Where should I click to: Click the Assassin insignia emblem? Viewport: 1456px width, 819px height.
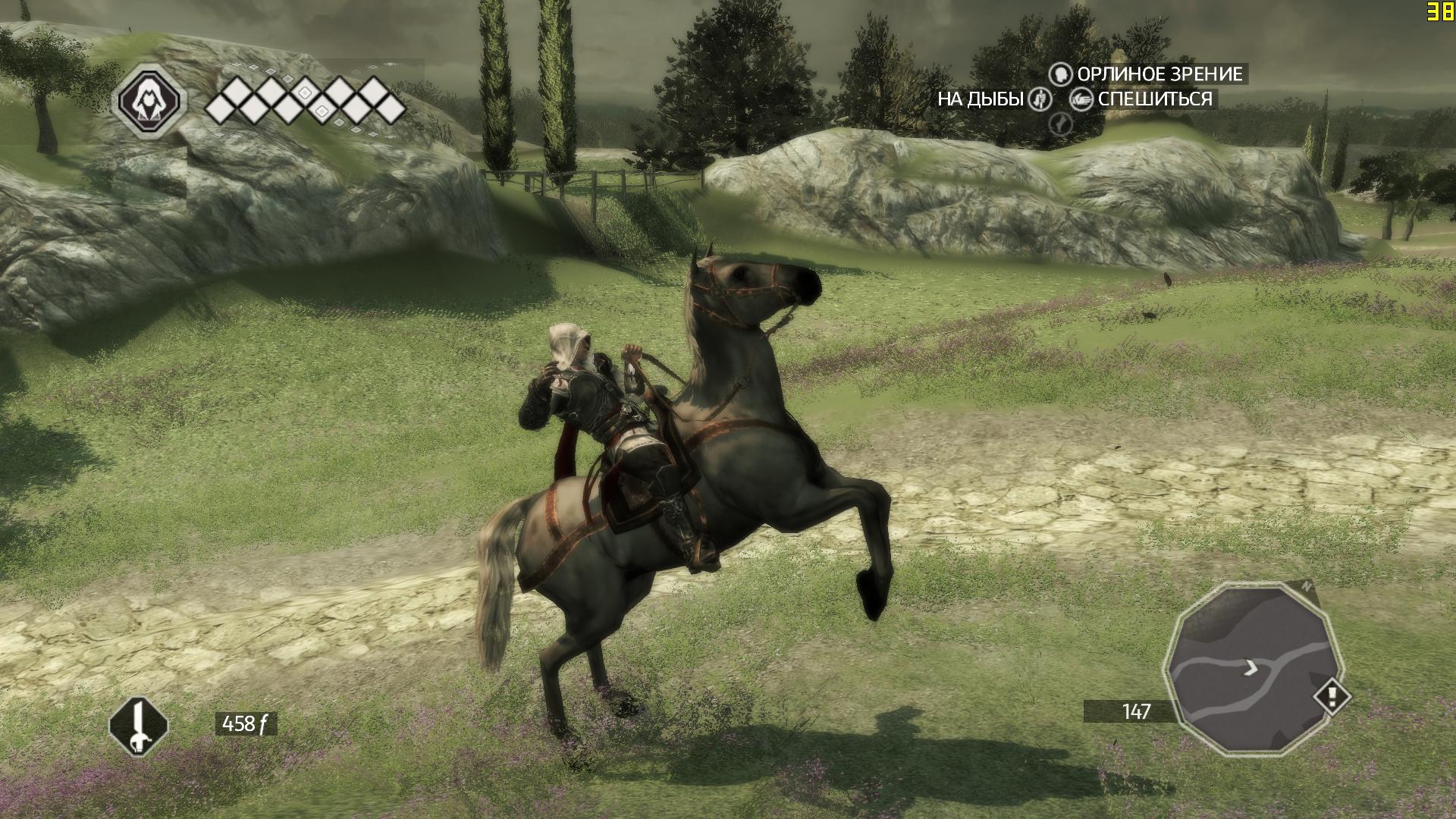[x=149, y=101]
